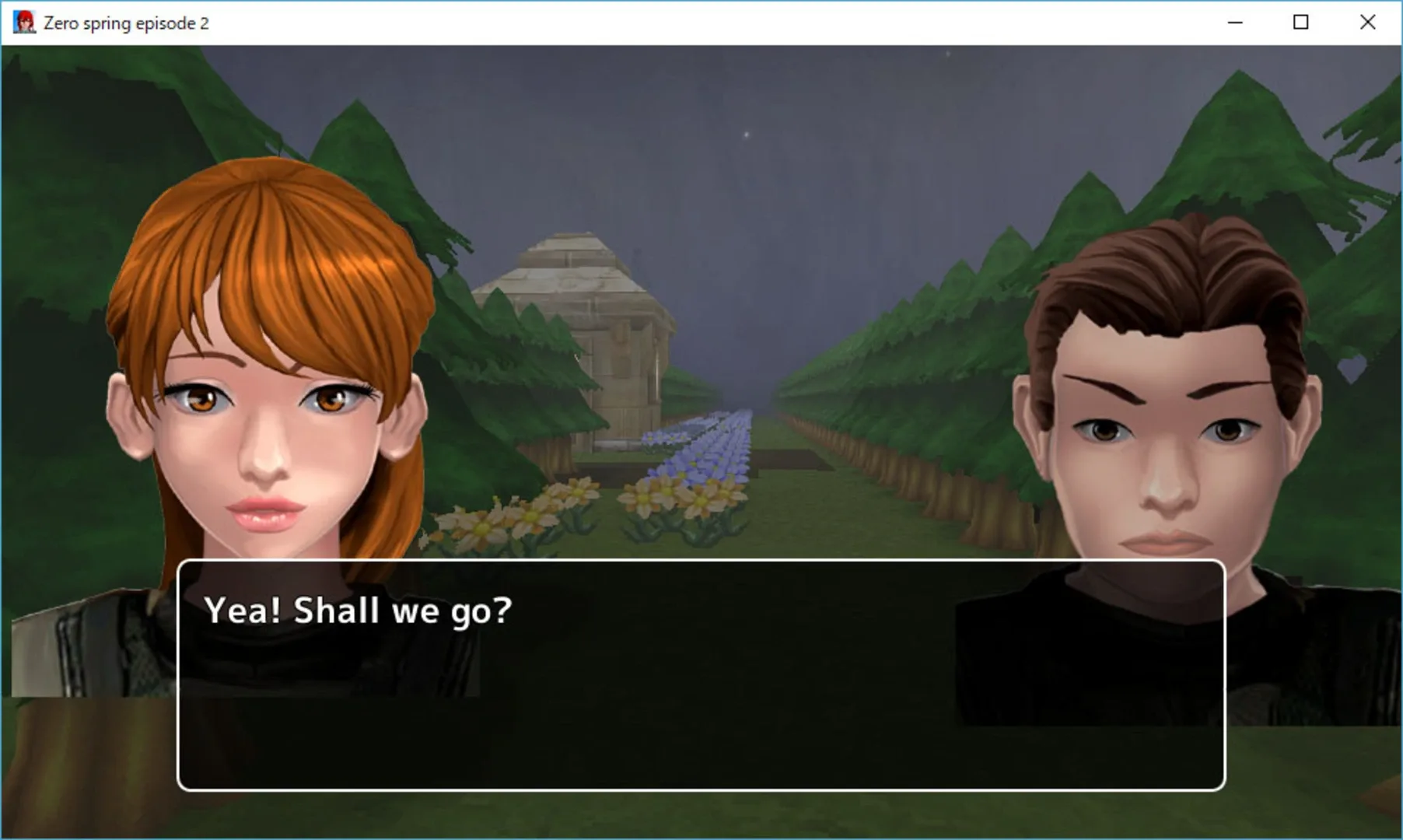Maximize the game window
This screenshot has height=840, width=1403.
point(1300,23)
